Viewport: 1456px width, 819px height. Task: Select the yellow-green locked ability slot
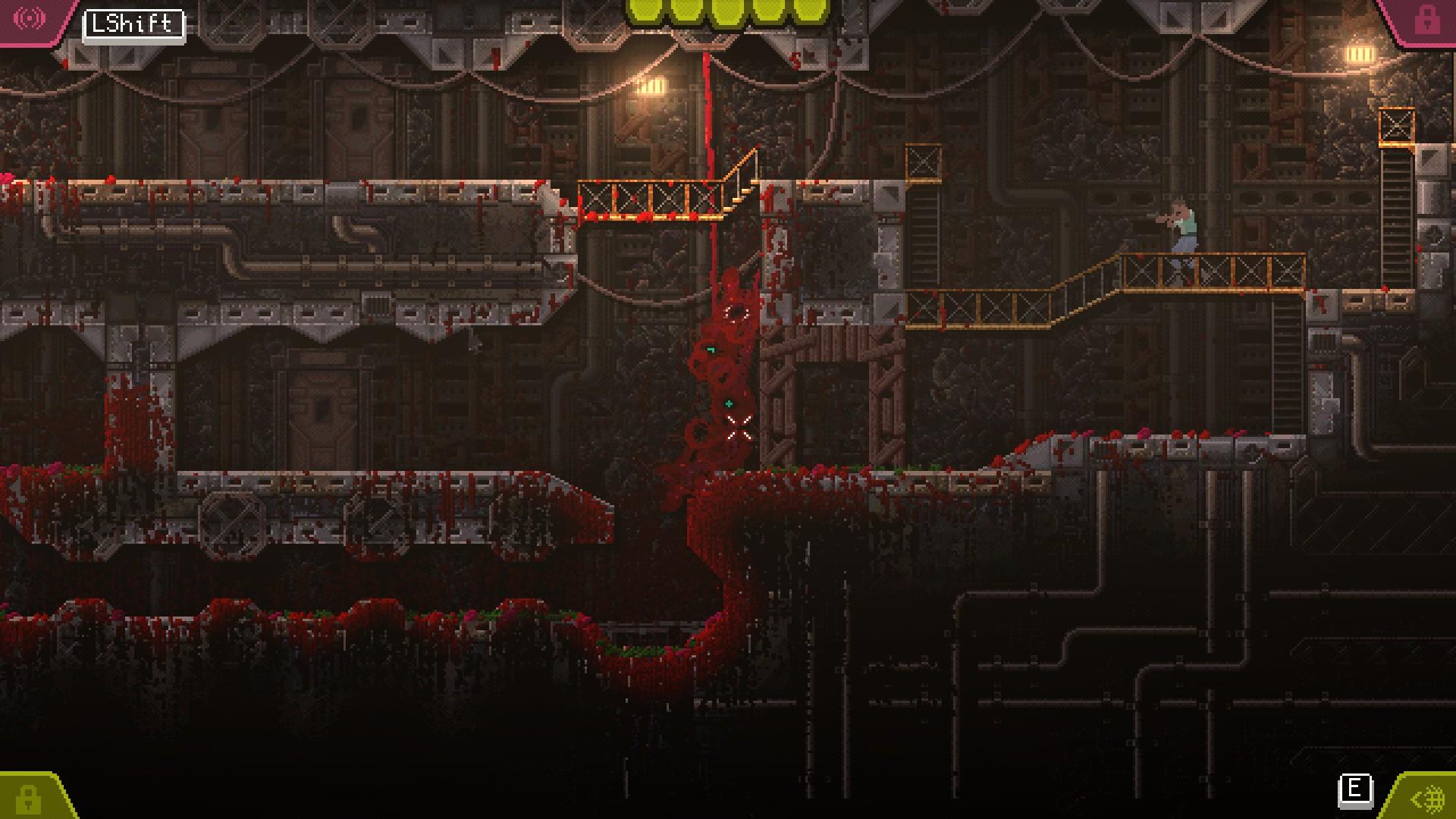click(x=29, y=798)
